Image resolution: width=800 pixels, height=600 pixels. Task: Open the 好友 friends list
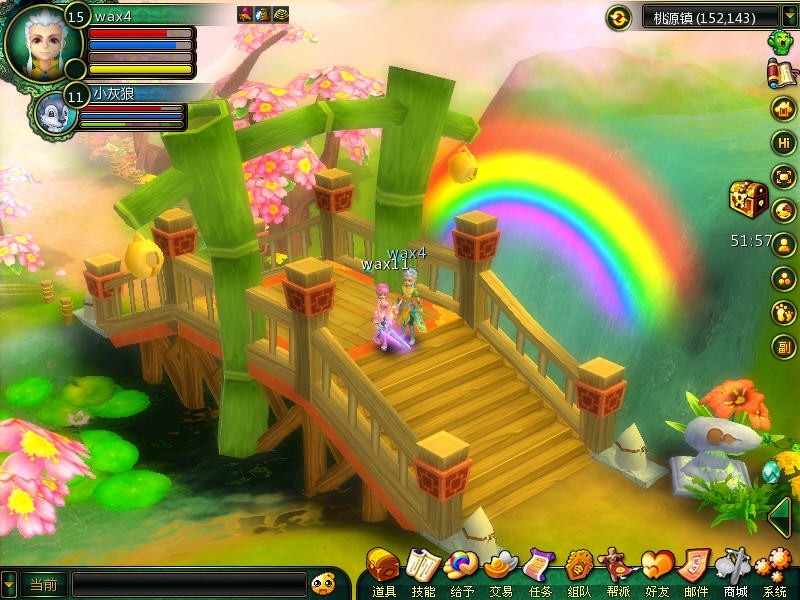coord(656,568)
